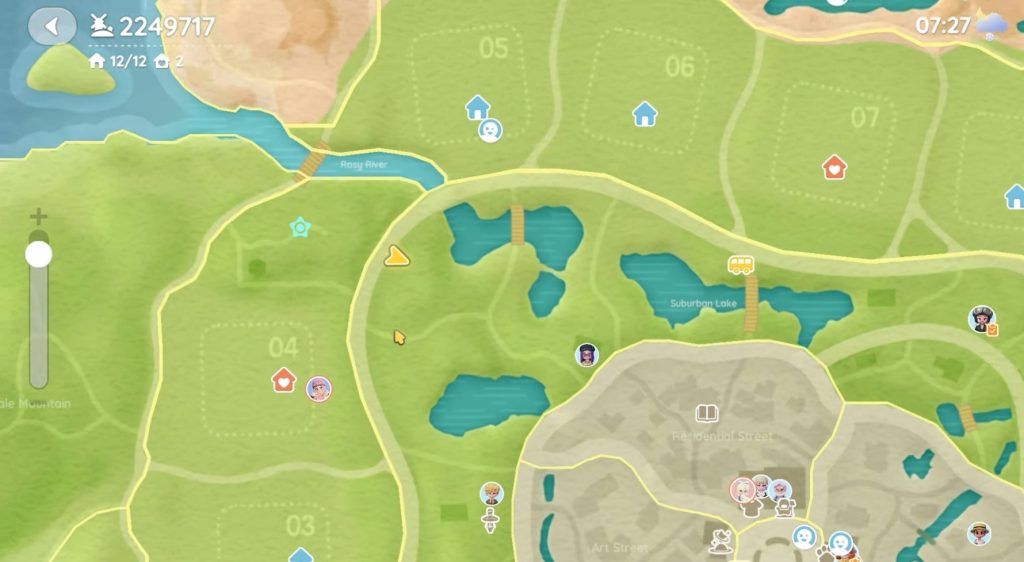Select the blue house marker near plot 06
Screen dimensions: 1024x562
(x=645, y=114)
